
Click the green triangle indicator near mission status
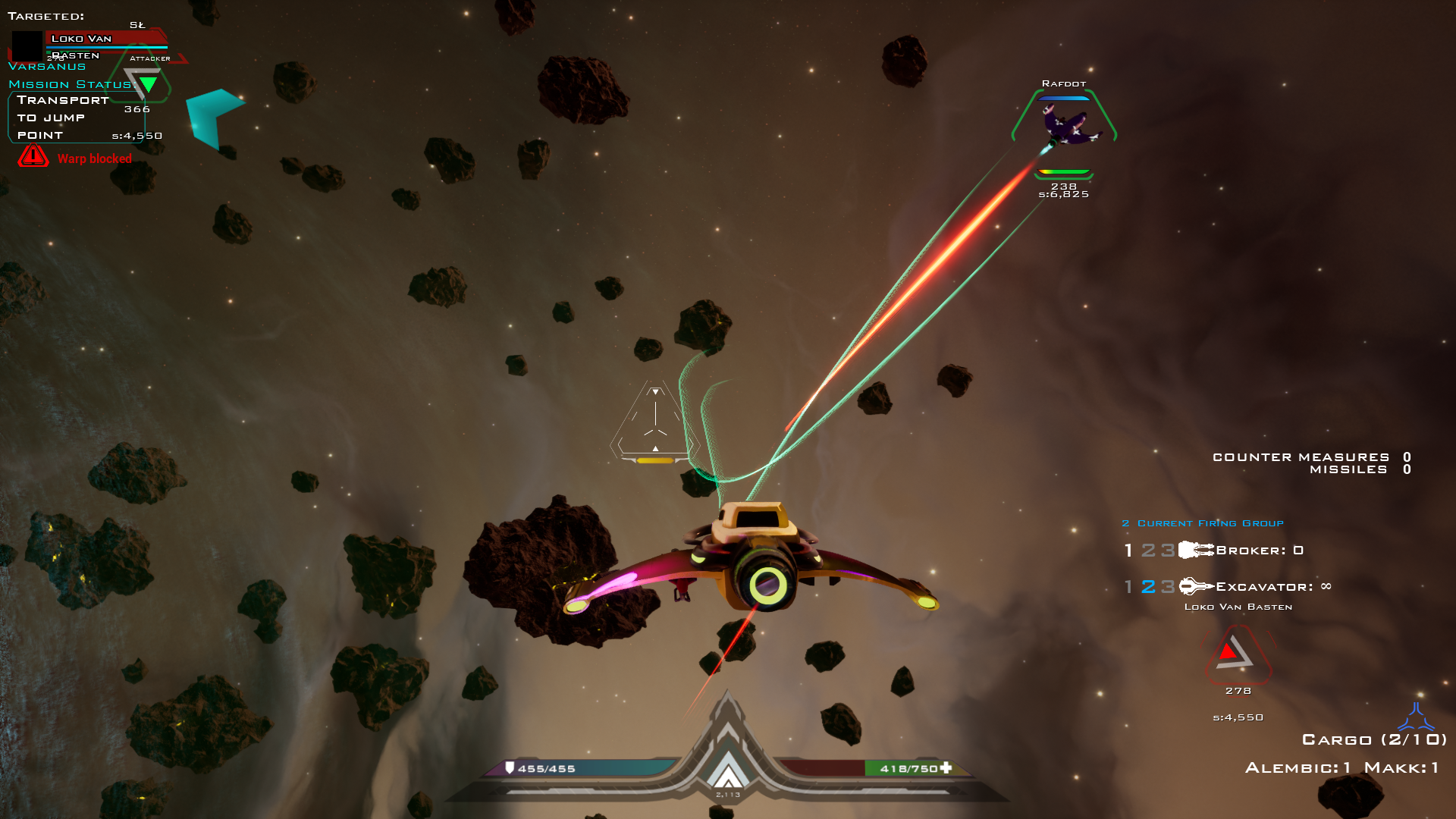149,84
